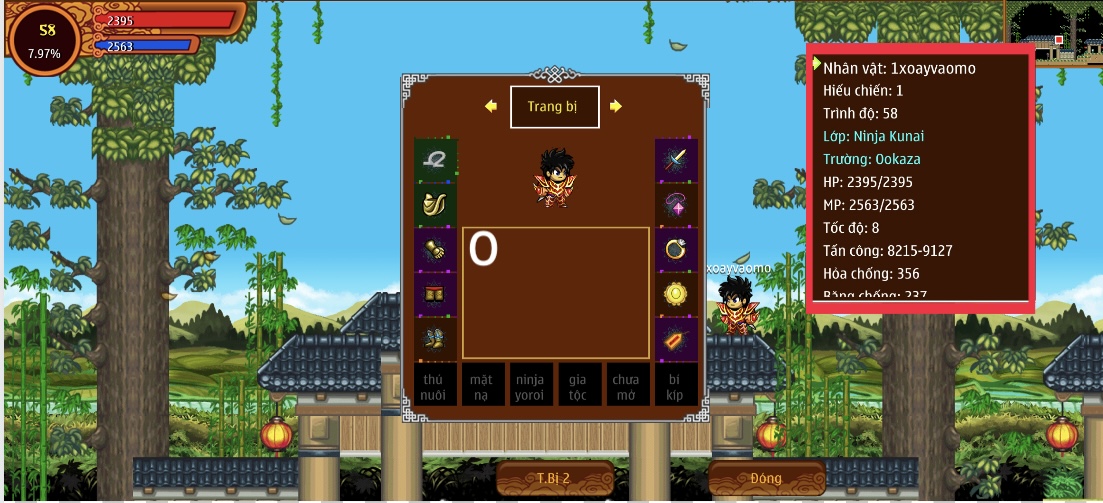This screenshot has width=1103, height=503.
Task: Click the left arrow beside Trang bị
Action: (491, 107)
